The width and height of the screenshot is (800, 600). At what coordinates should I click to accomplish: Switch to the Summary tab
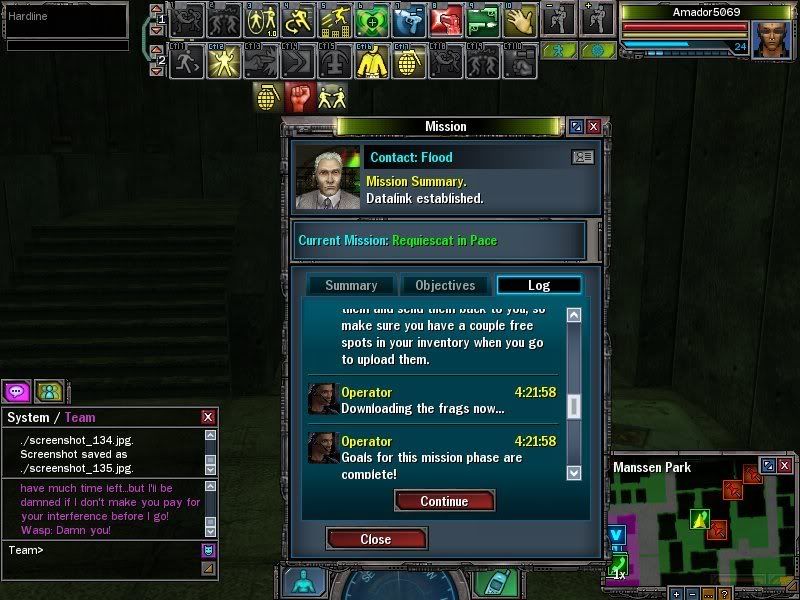[x=351, y=285]
